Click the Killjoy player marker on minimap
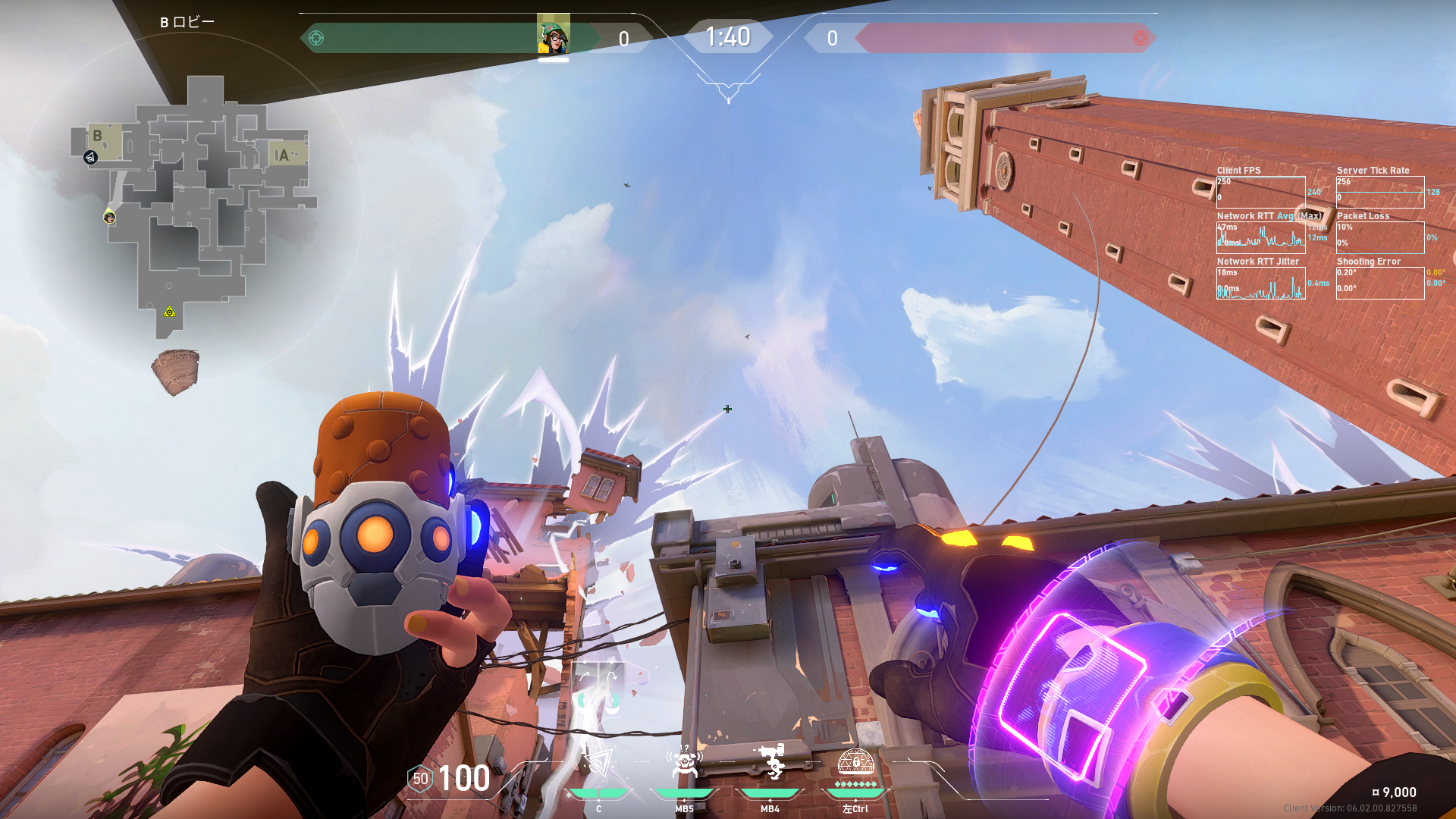The image size is (1456, 819). (x=110, y=218)
